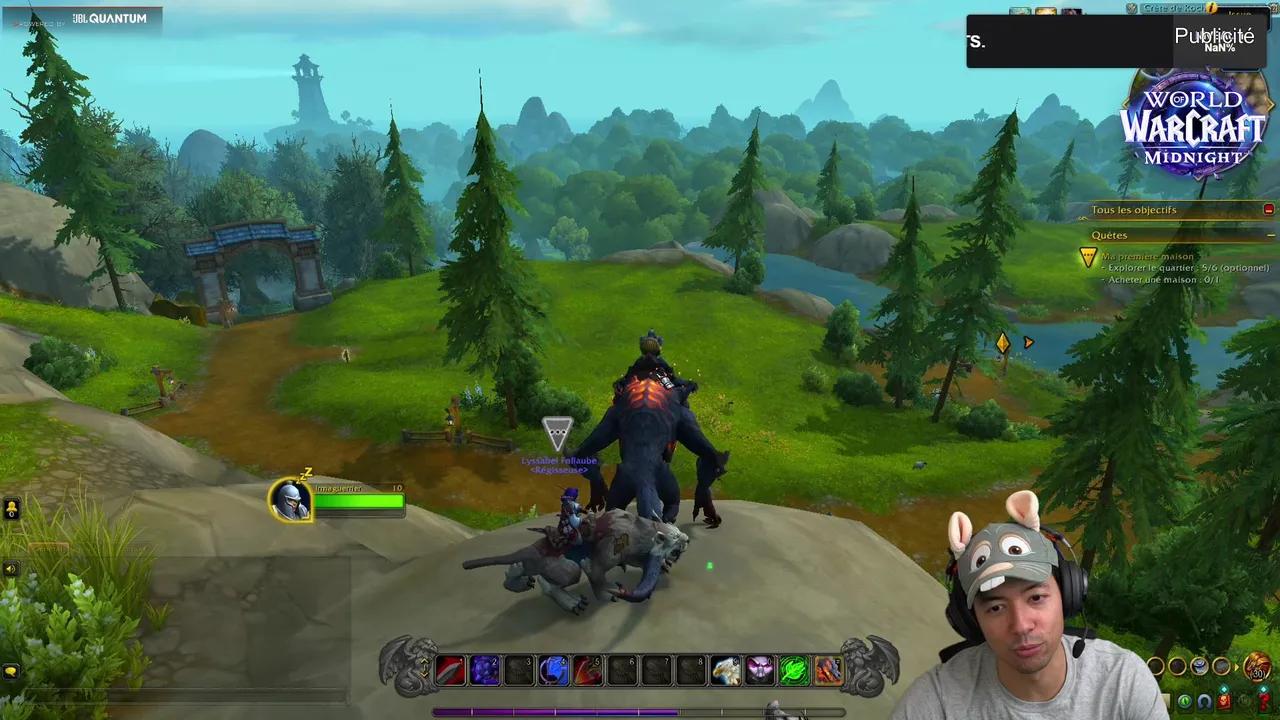Click the action bar page-up arrow
Screen dimensions: 1280x720
pos(424,661)
